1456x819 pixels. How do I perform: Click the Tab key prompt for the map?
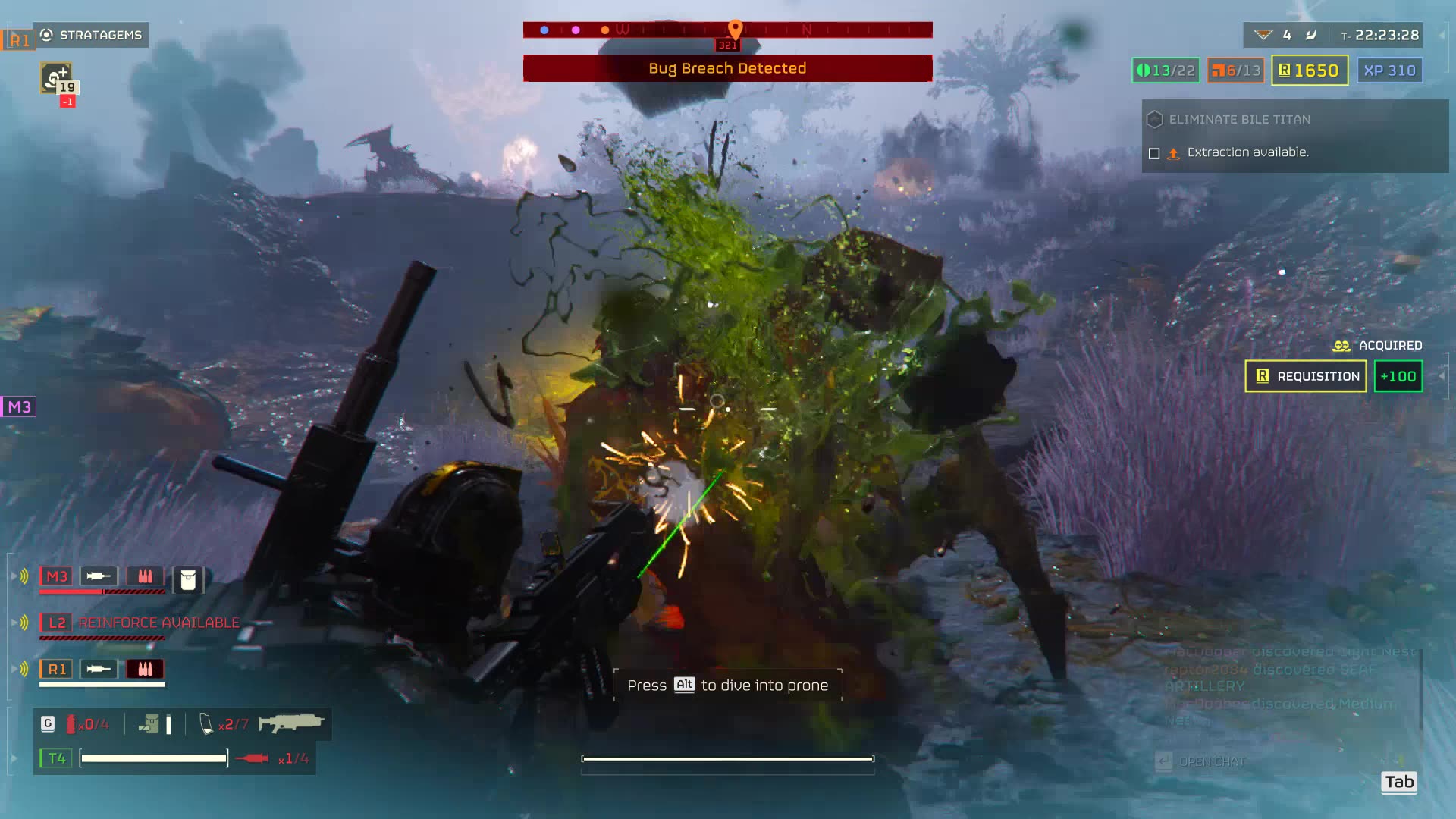tap(1399, 782)
